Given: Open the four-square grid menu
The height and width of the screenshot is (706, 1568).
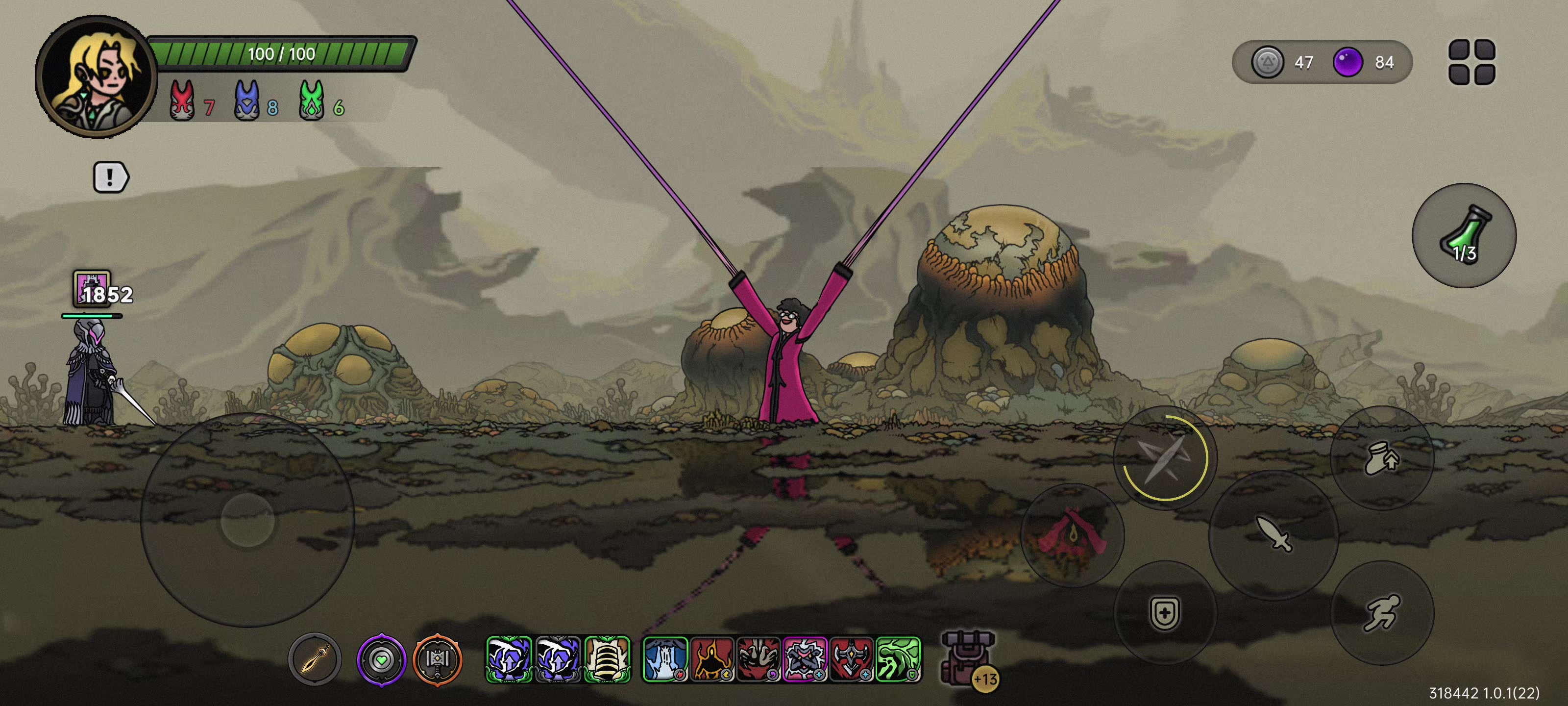Looking at the screenshot, I should 1471,61.
